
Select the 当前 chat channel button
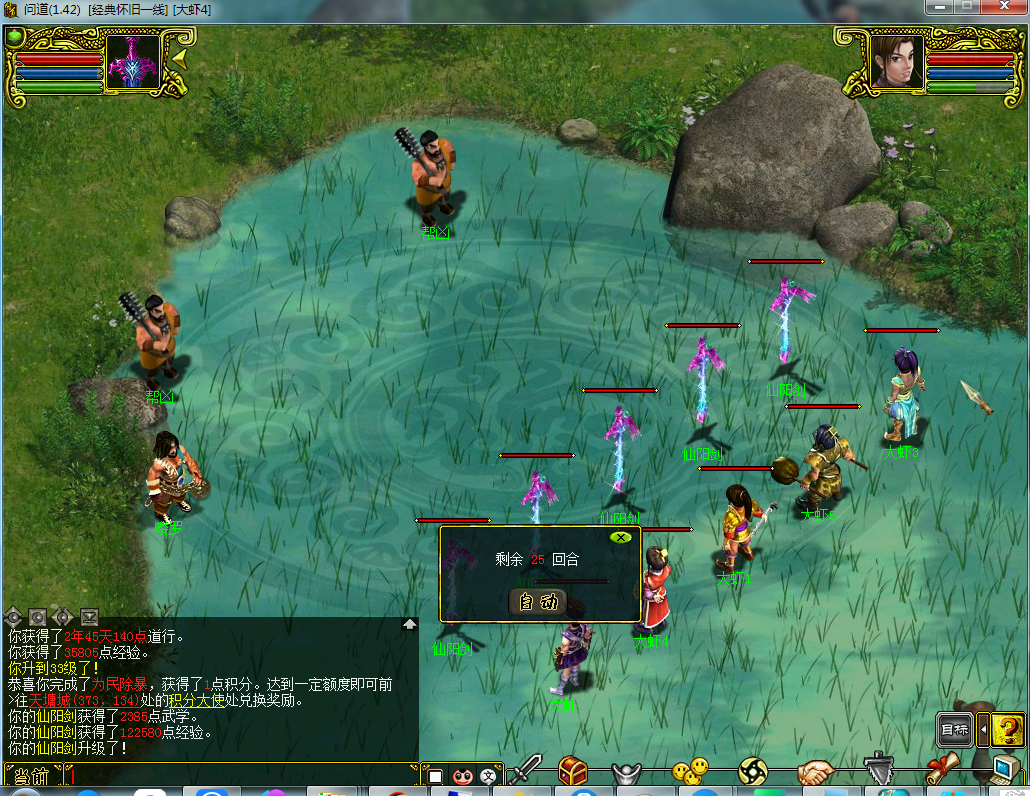click(32, 776)
